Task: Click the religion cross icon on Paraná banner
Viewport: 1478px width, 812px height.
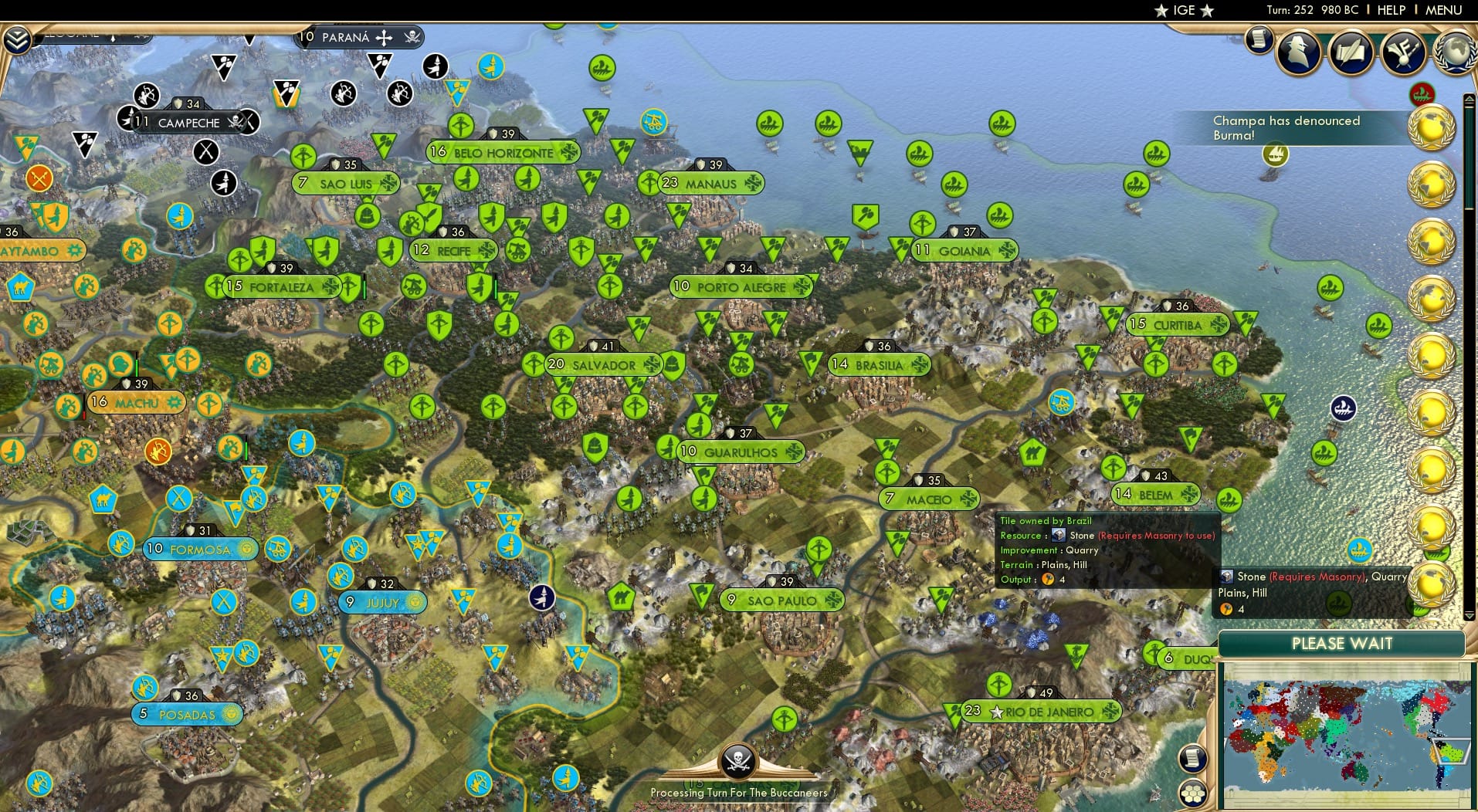Action: 384,38
